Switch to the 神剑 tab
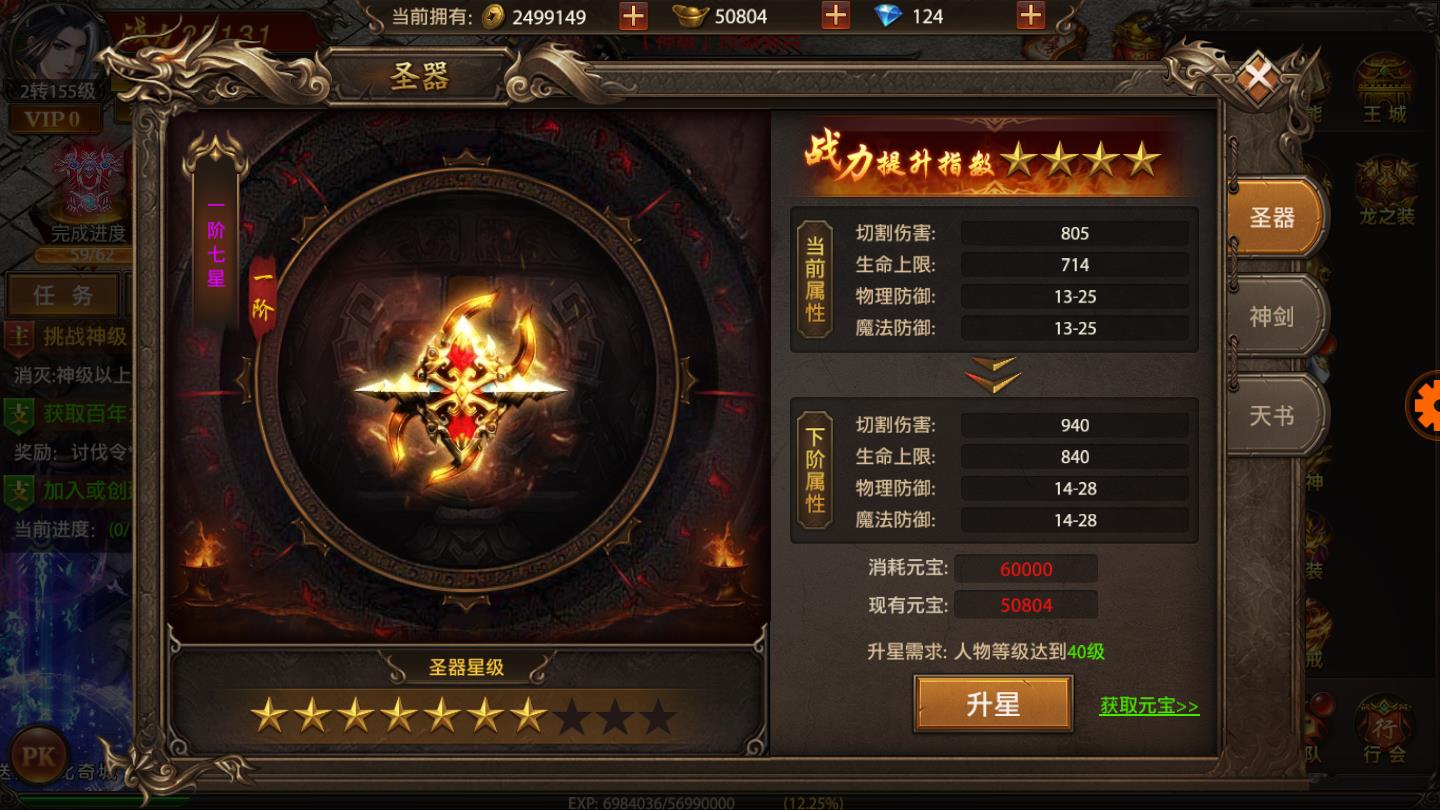The width and height of the screenshot is (1440, 810). [x=1272, y=317]
